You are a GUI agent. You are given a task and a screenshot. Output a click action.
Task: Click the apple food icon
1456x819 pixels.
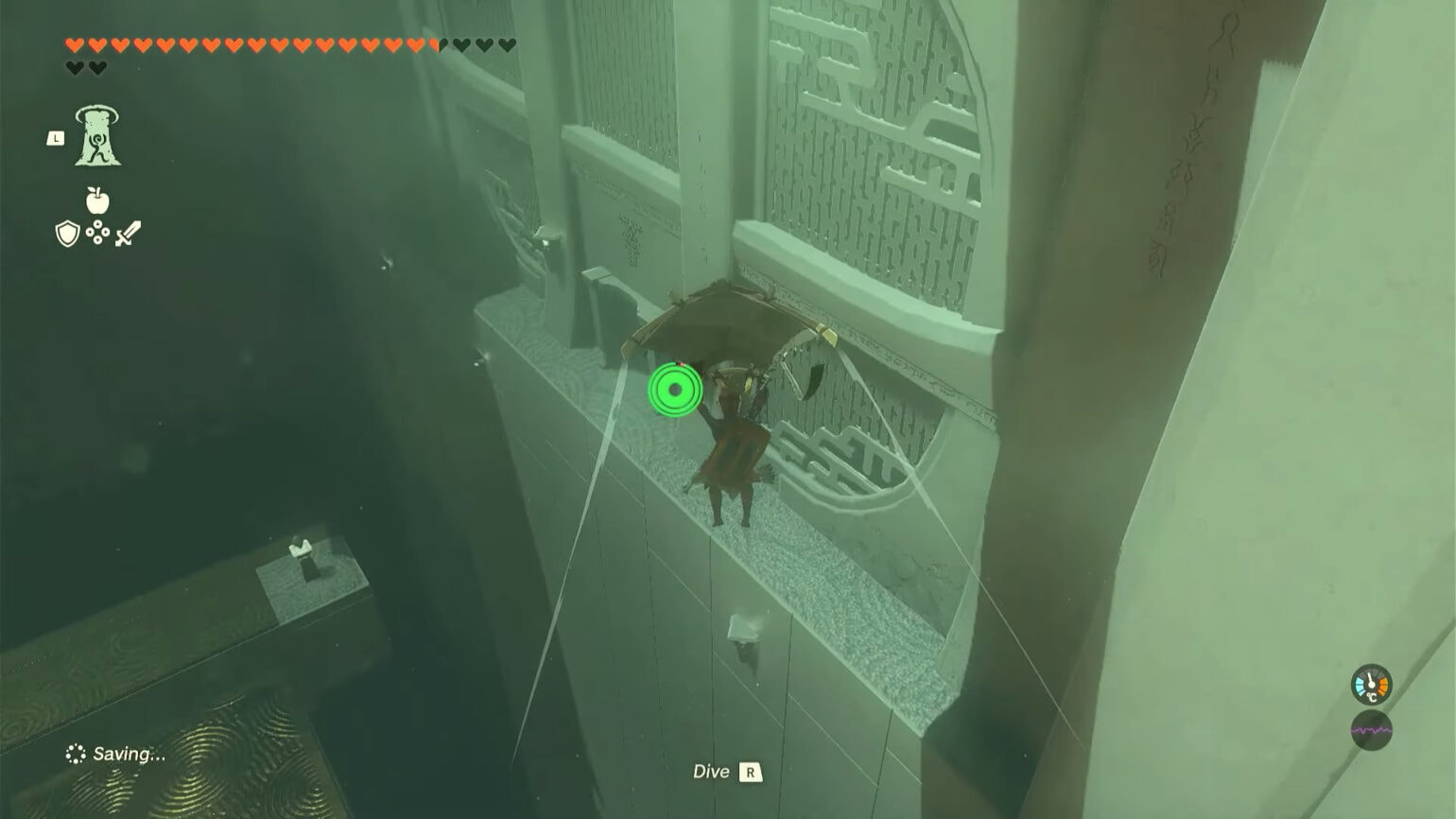(x=99, y=200)
